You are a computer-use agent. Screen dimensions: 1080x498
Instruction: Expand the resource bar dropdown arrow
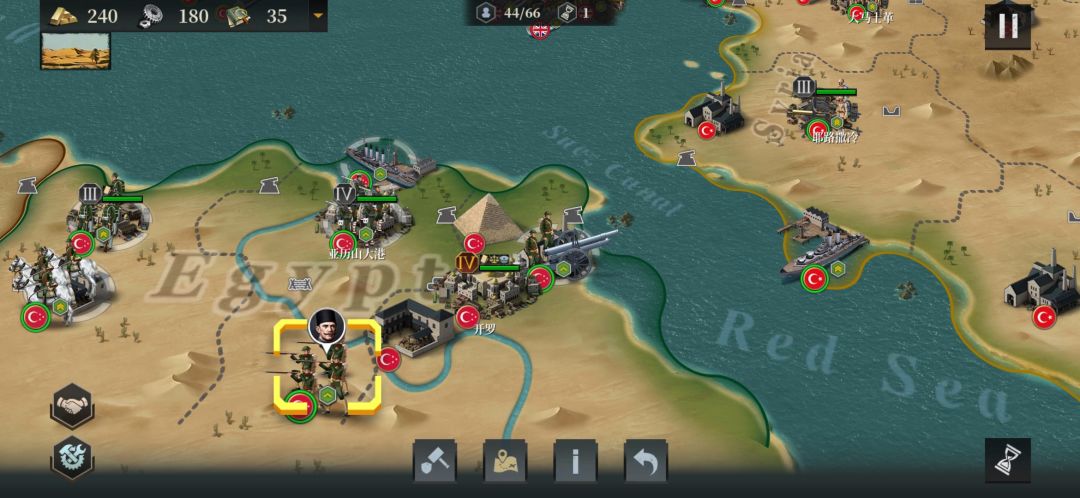318,15
